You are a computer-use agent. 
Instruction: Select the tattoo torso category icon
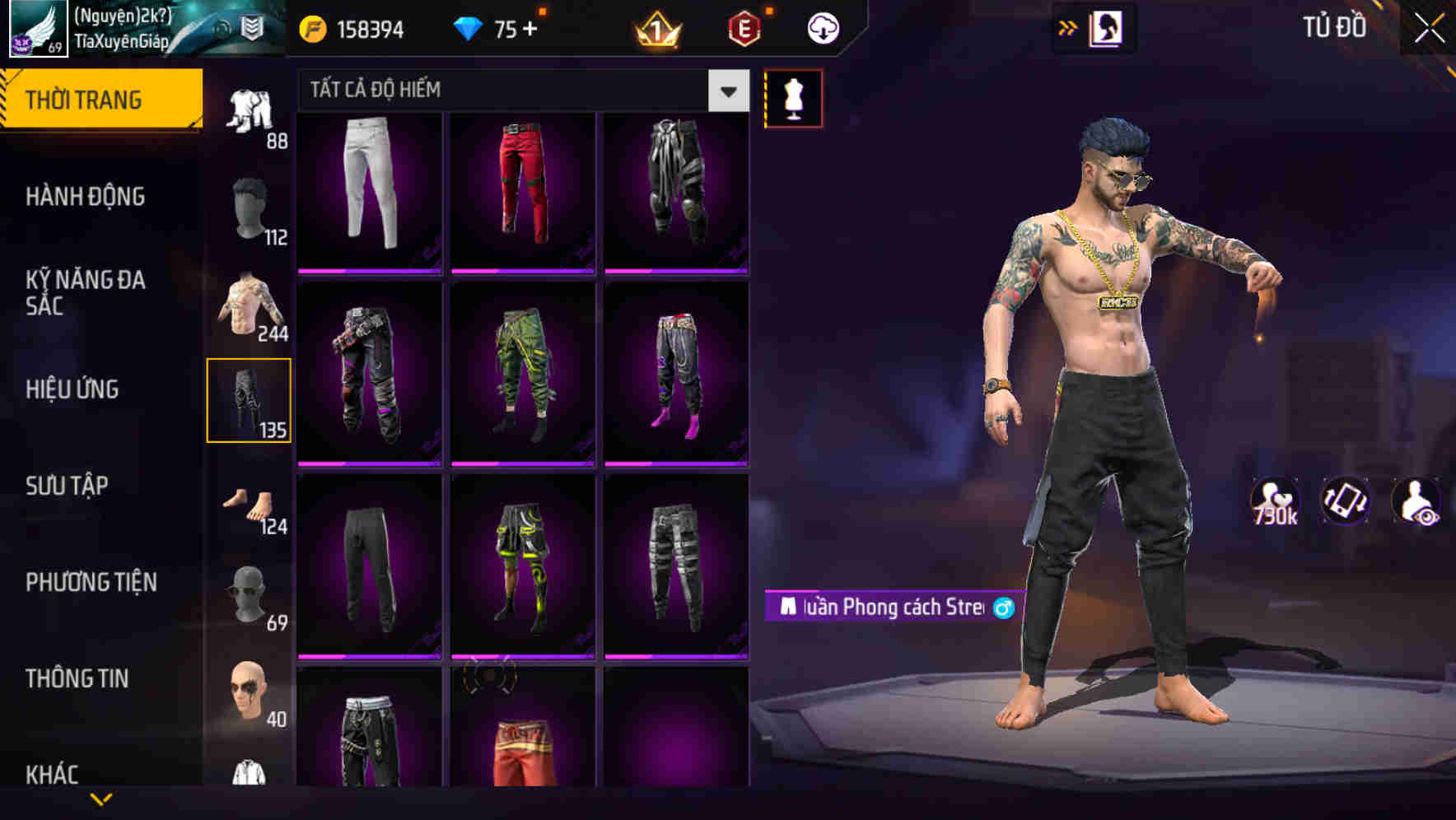[x=248, y=305]
